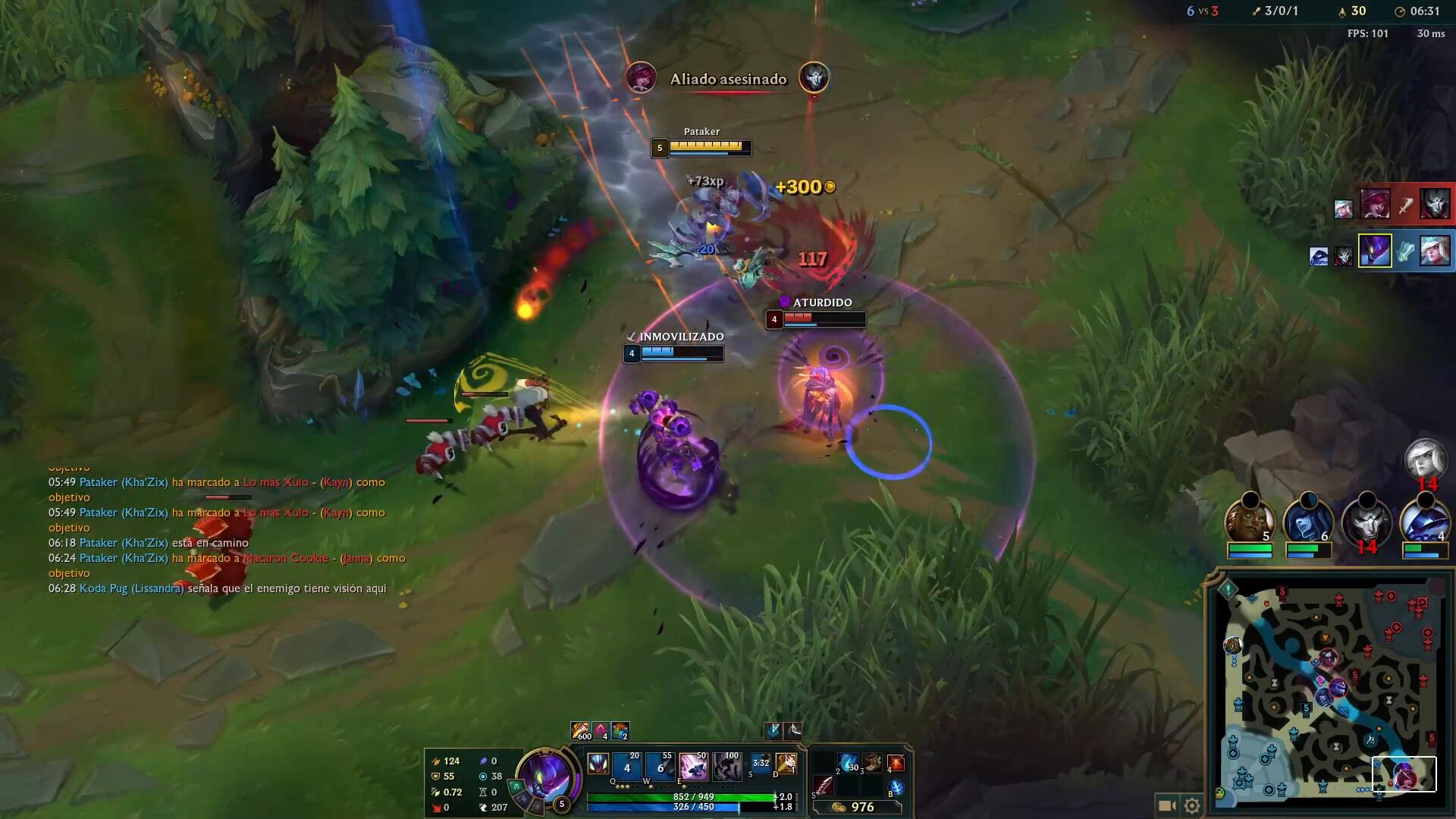Activate the Leap ability on E

coord(692,767)
